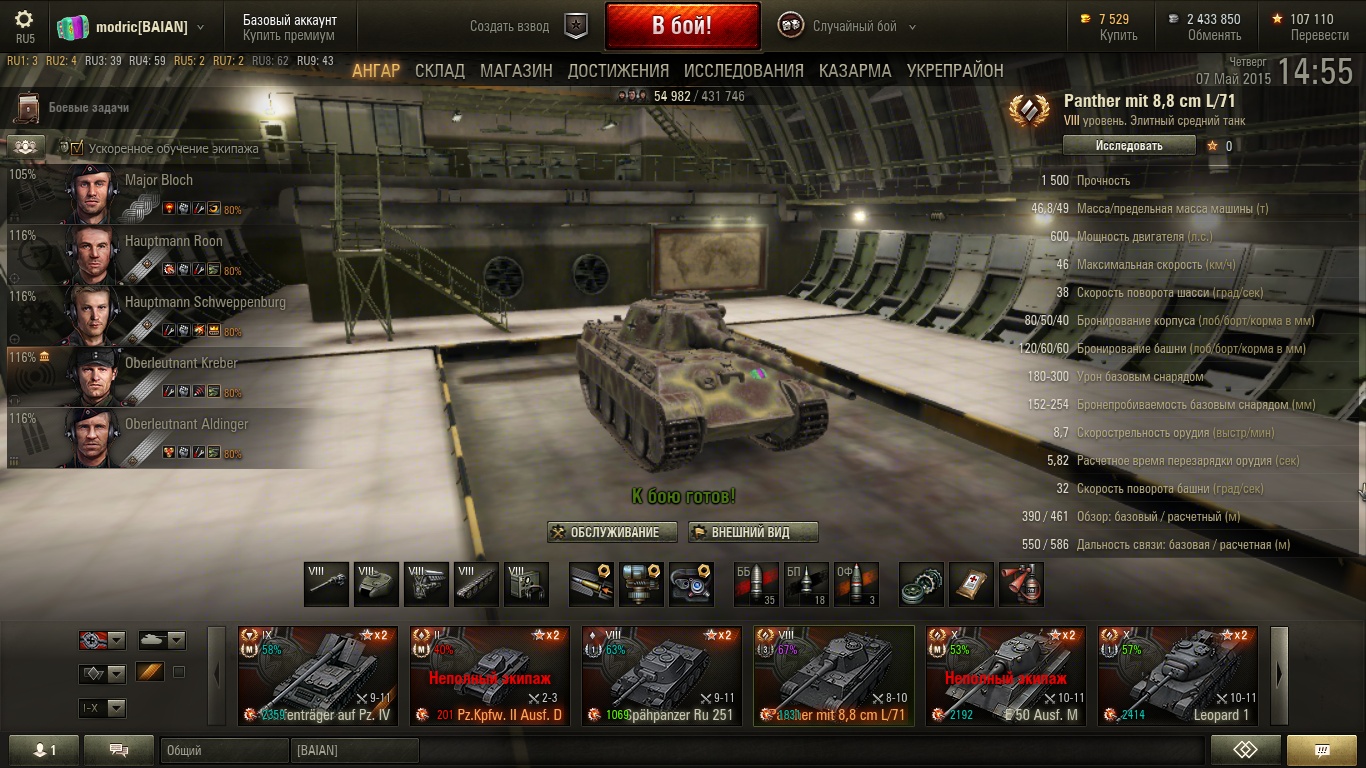
Task: Open the ДОСТИЖЕНИЯ tab
Action: [x=618, y=71]
